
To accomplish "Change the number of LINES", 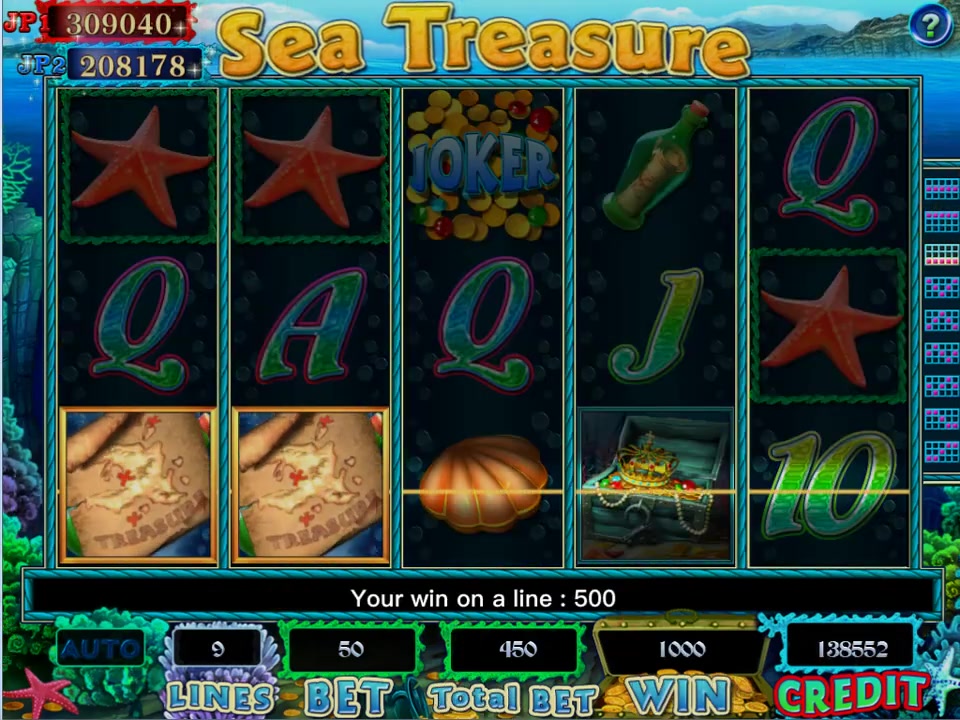I will (x=219, y=694).
